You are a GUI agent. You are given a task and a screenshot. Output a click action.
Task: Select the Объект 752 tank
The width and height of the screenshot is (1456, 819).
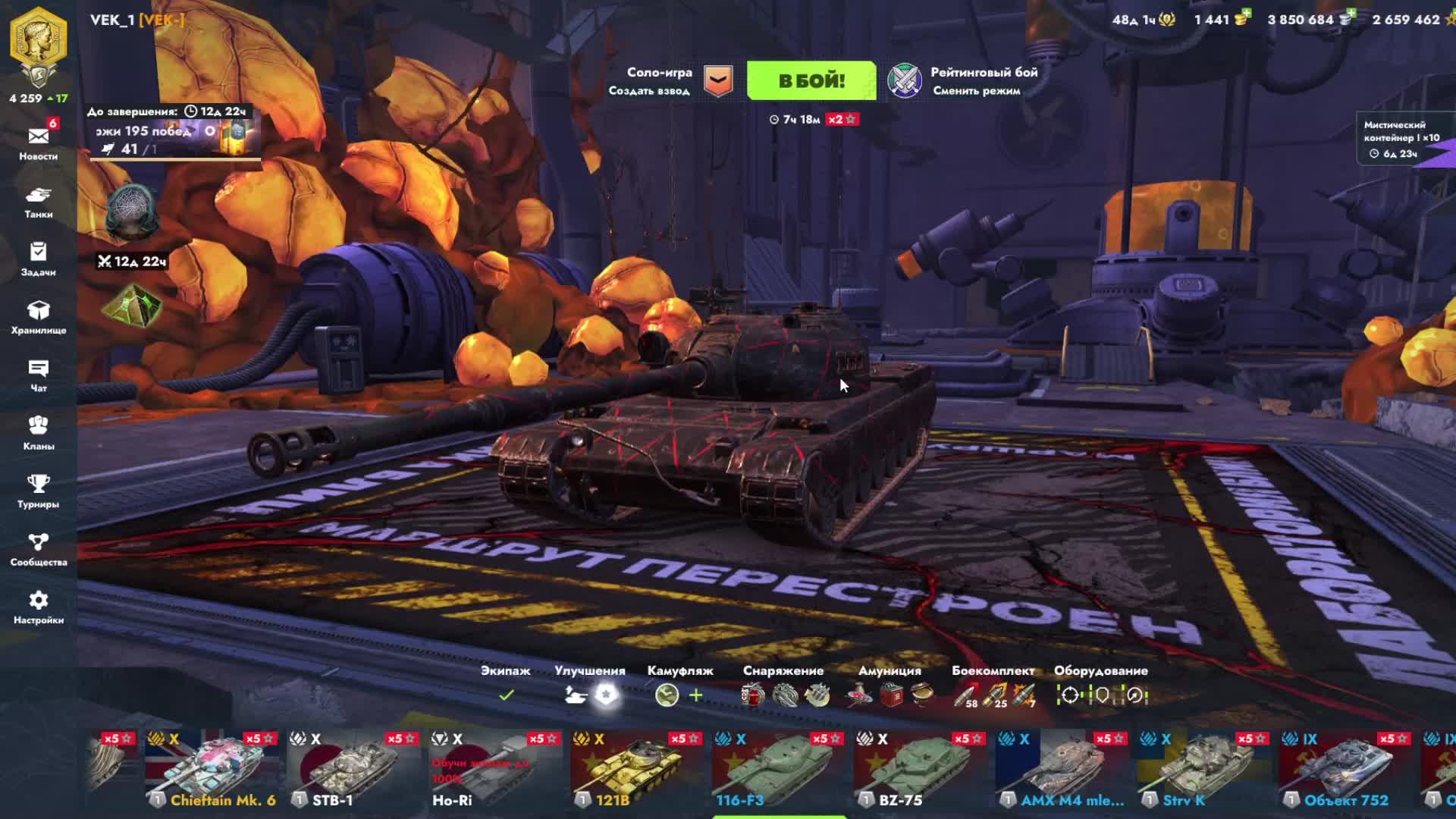click(1346, 770)
